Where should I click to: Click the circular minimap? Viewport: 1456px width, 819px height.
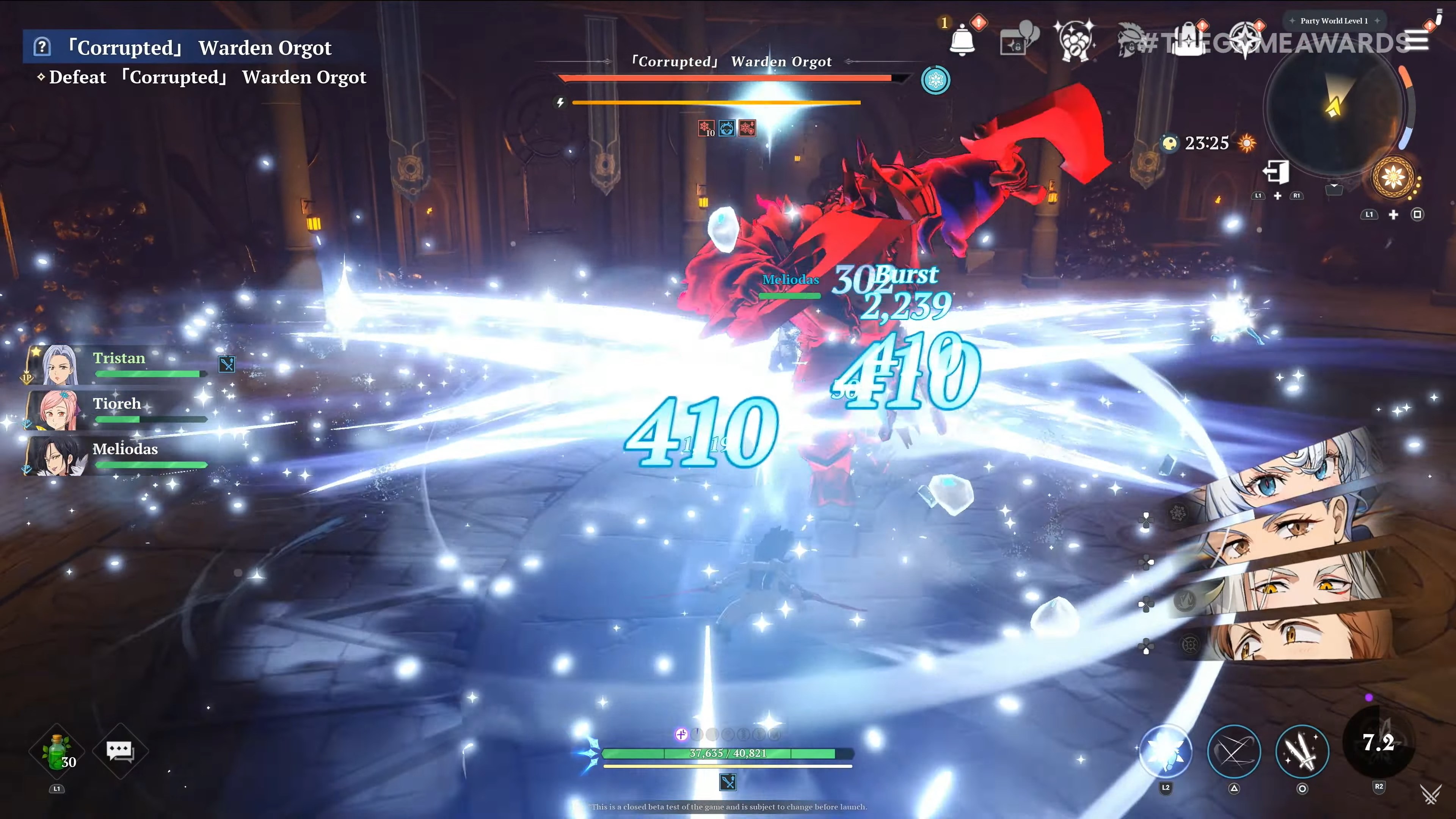(x=1334, y=107)
